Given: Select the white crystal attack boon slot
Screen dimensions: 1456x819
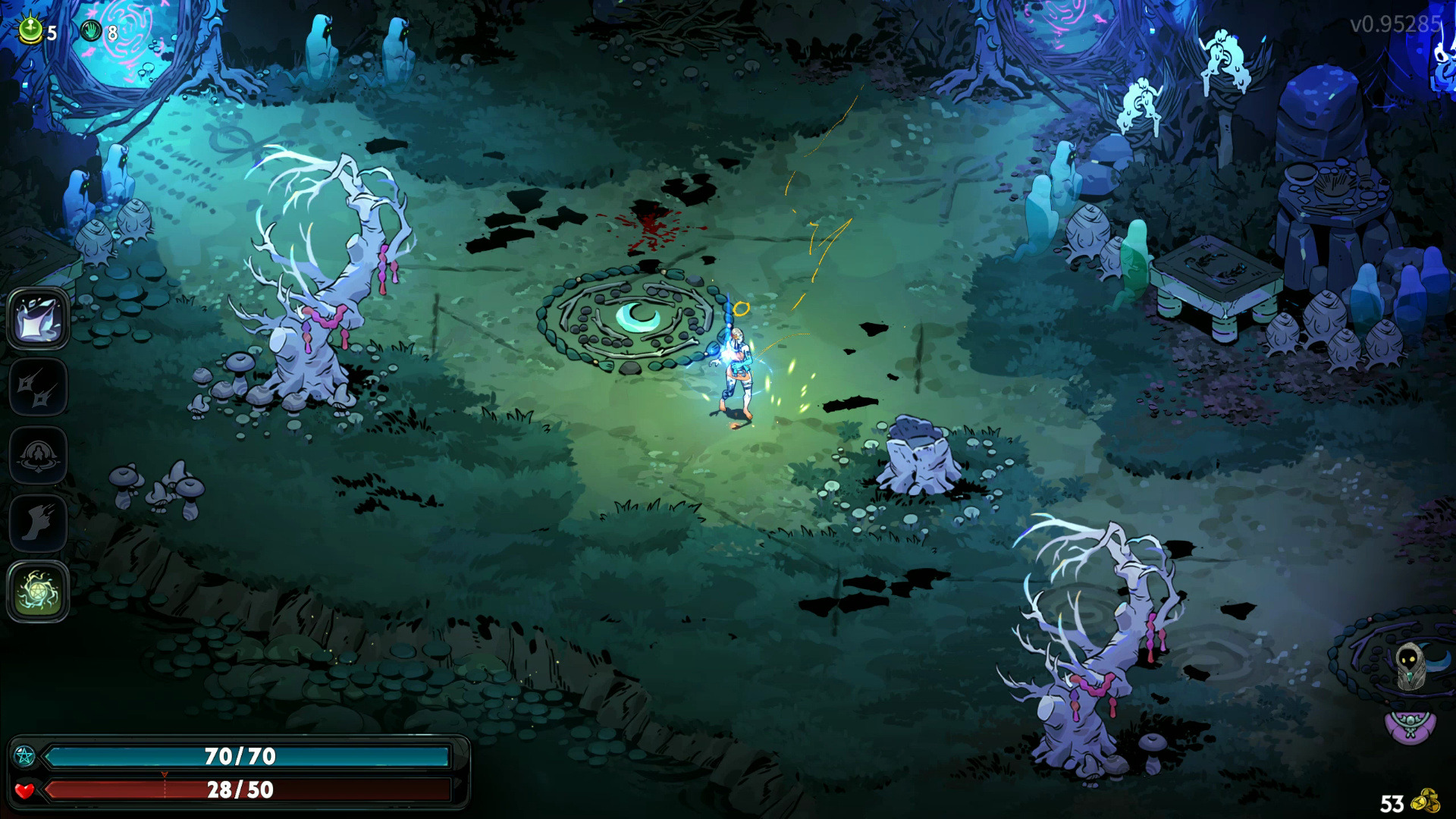Looking at the screenshot, I should [x=38, y=318].
